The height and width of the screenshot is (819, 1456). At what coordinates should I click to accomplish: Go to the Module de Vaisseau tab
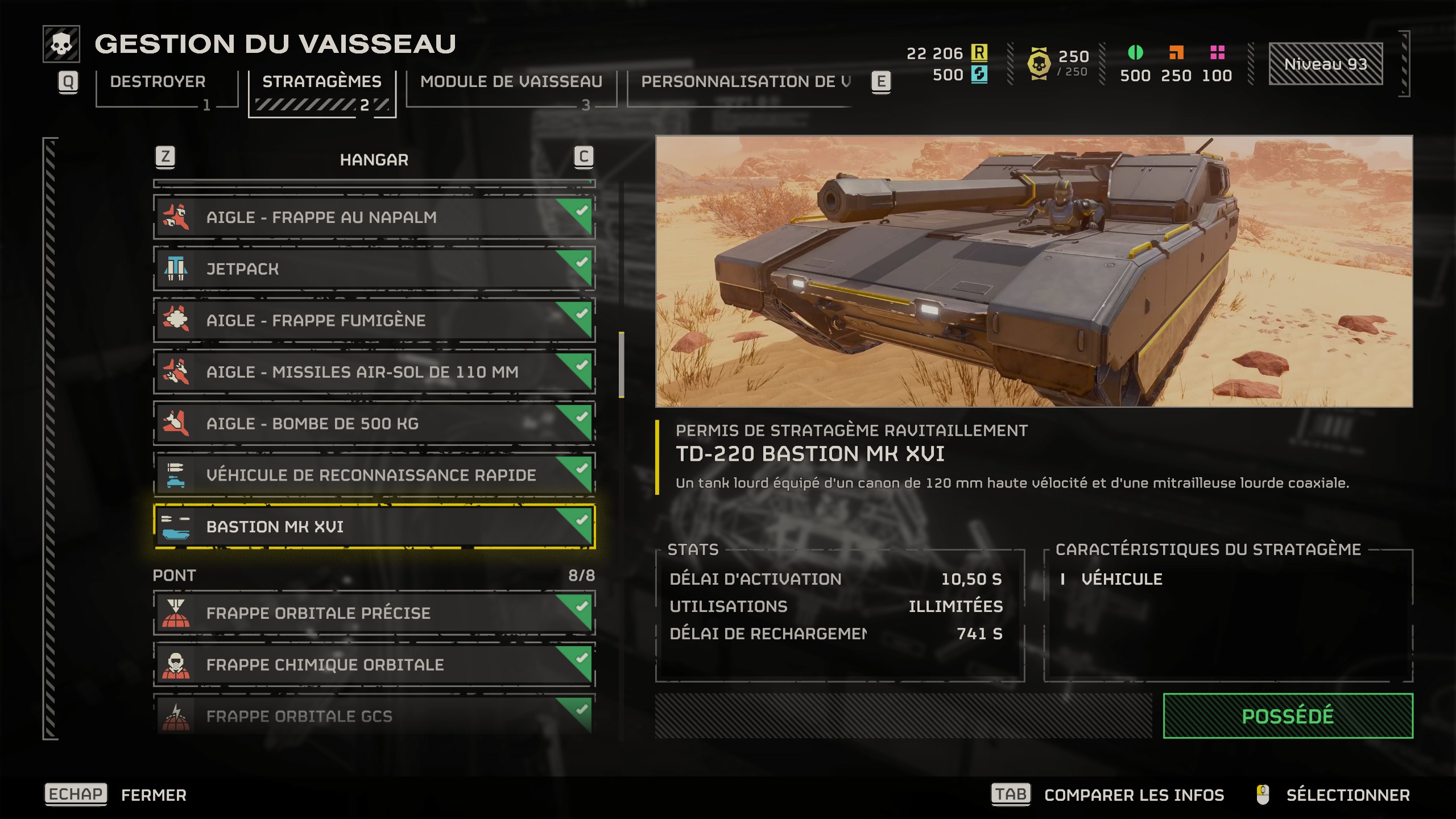(511, 82)
